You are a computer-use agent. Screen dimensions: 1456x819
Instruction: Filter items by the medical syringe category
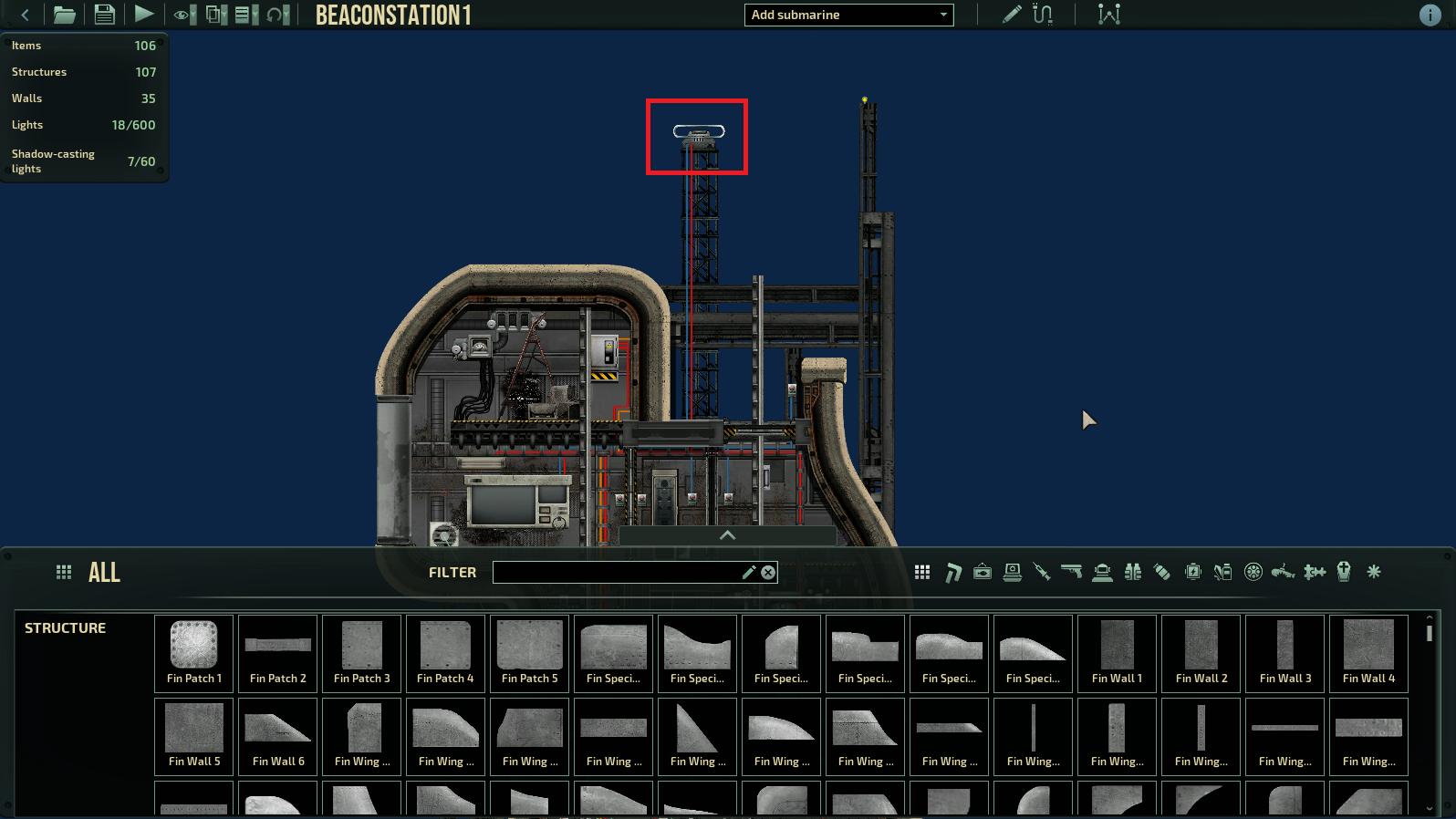coord(1042,572)
